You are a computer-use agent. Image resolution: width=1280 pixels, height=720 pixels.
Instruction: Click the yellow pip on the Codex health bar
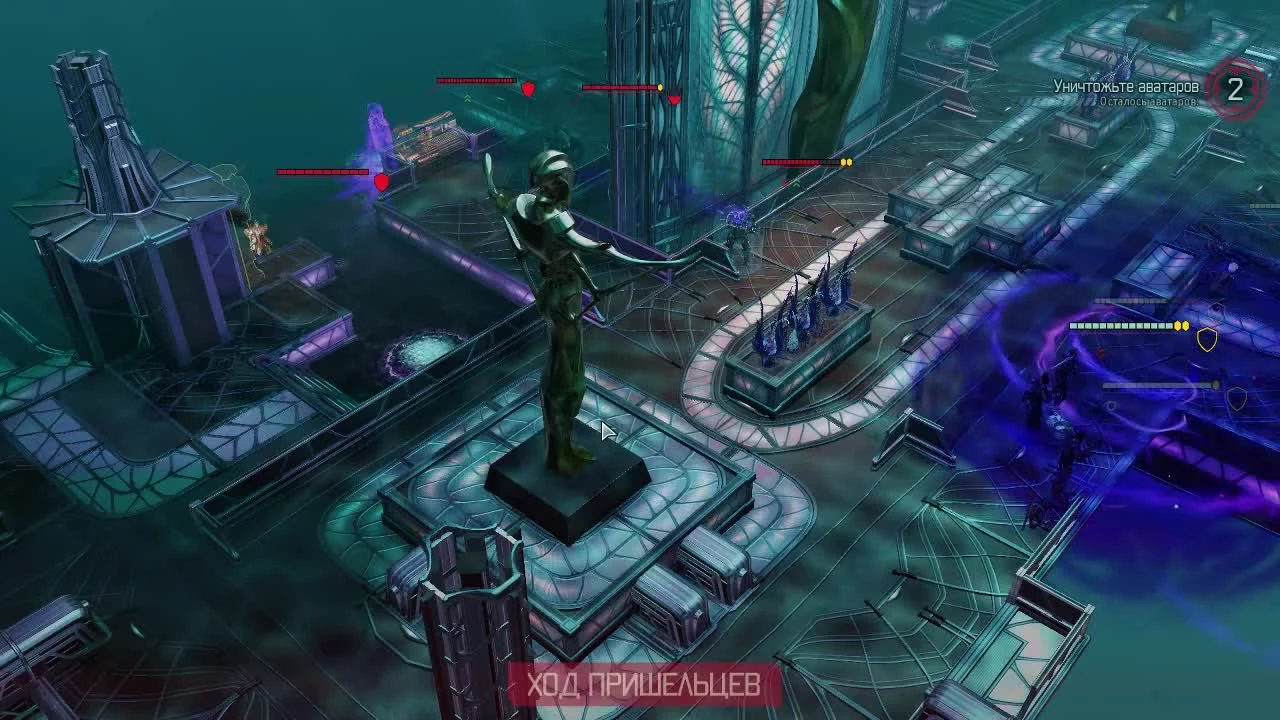(x=846, y=162)
